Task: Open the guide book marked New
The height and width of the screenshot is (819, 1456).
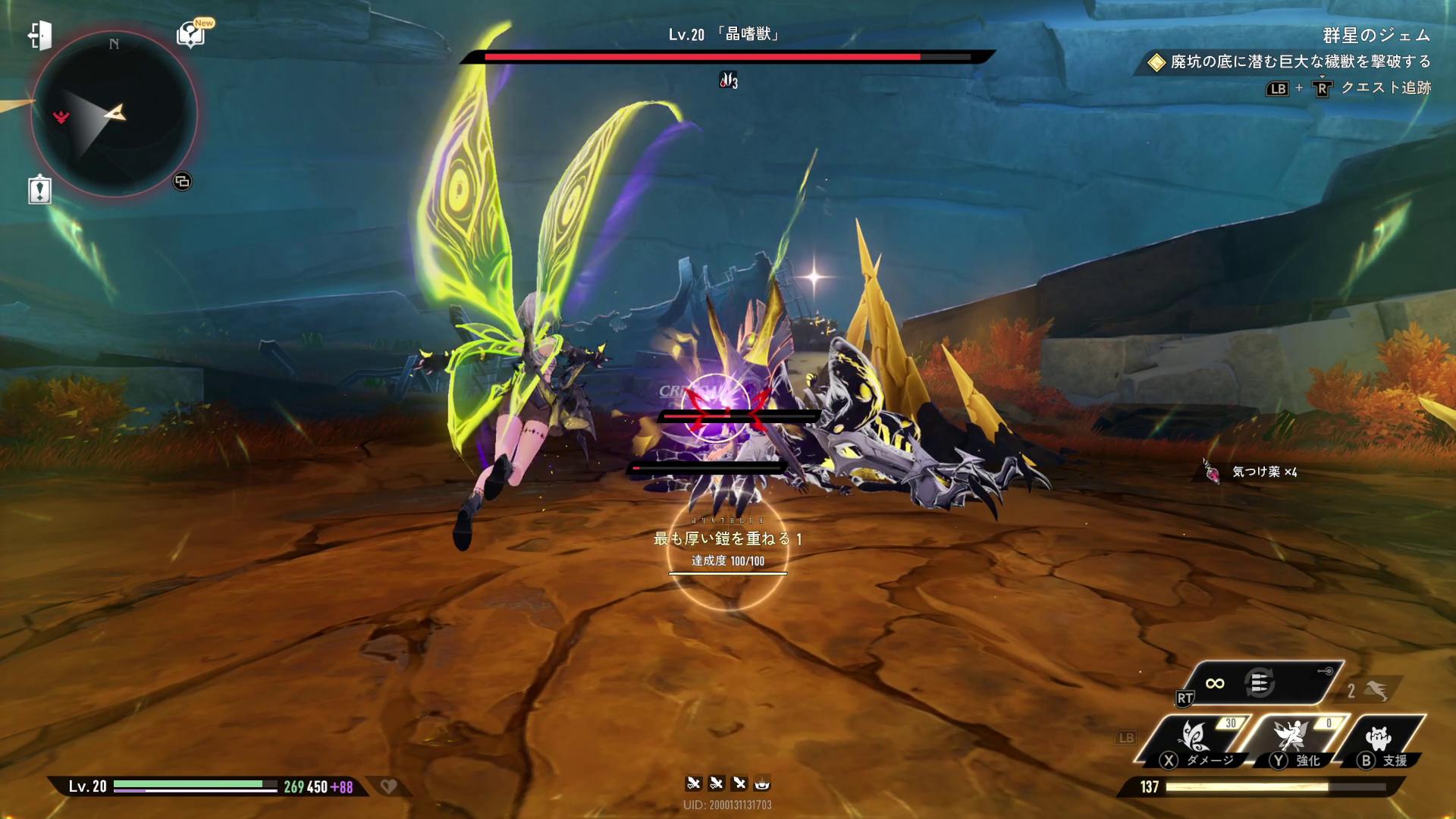Action: pos(191,34)
